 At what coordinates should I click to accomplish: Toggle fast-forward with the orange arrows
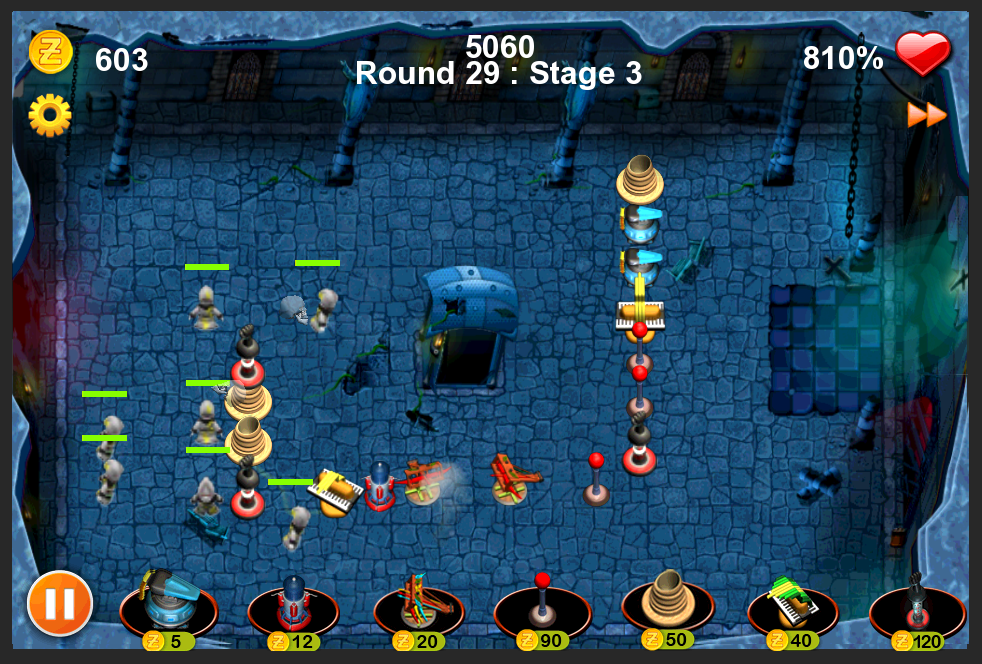927,115
